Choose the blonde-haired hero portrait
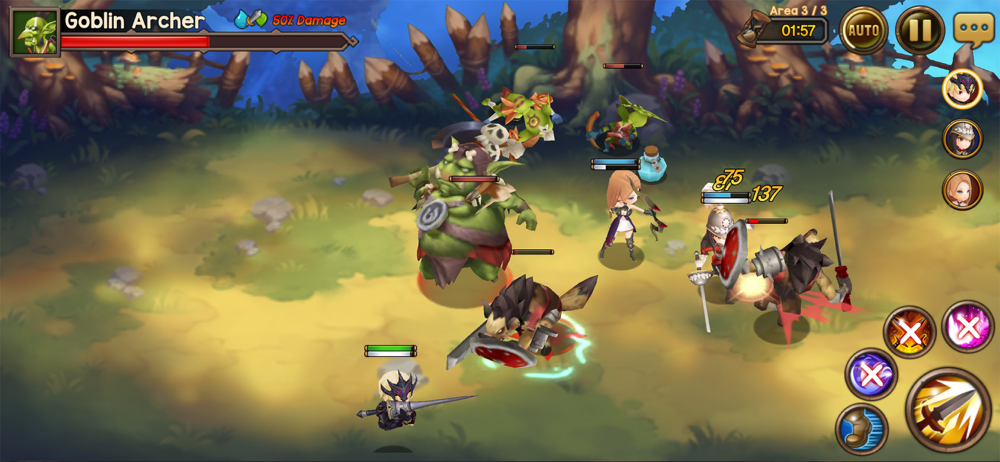Screen dimensions: 1000x462 [962, 189]
